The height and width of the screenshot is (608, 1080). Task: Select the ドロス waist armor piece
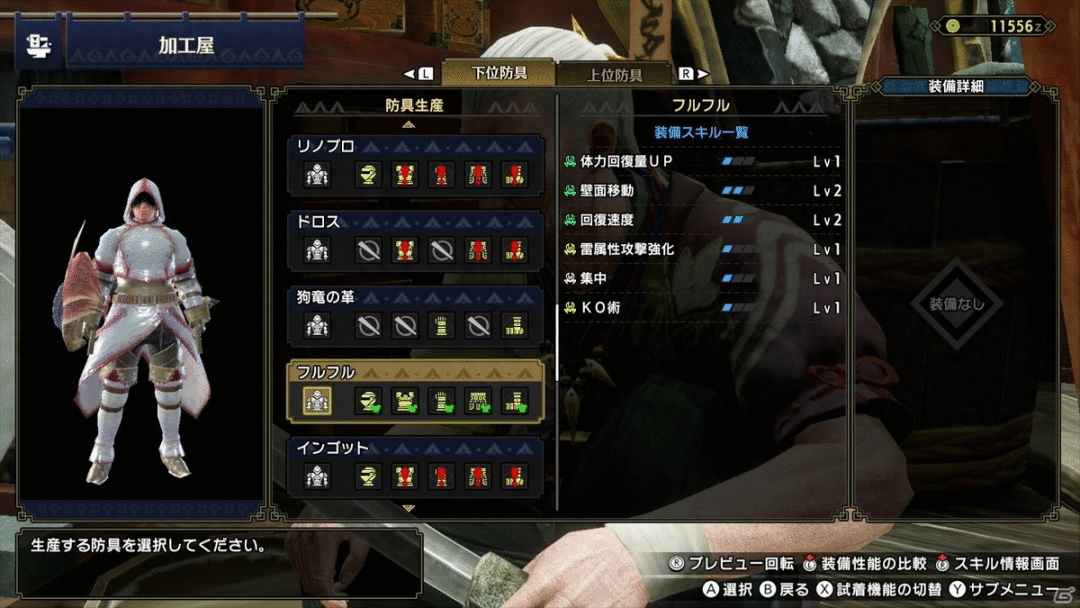point(478,250)
